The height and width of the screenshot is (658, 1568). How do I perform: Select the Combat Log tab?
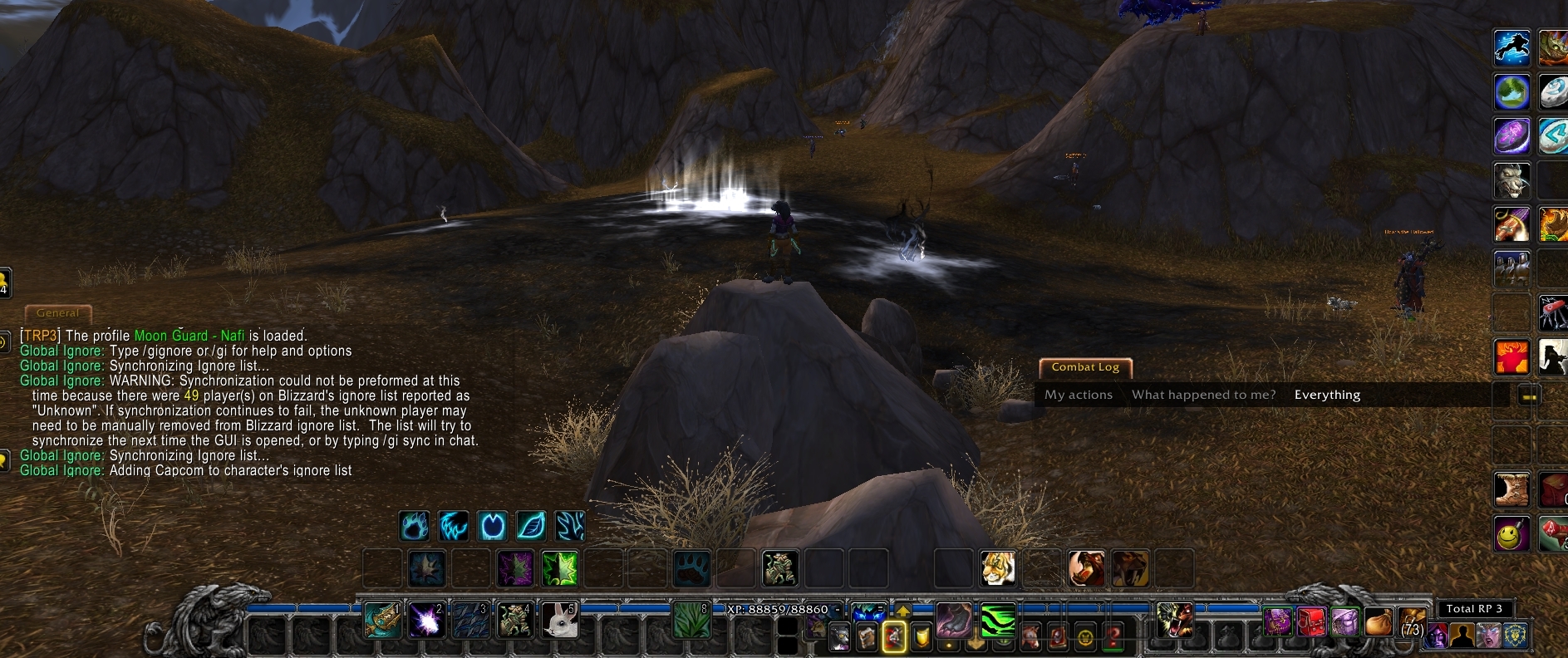pyautogui.click(x=1085, y=367)
